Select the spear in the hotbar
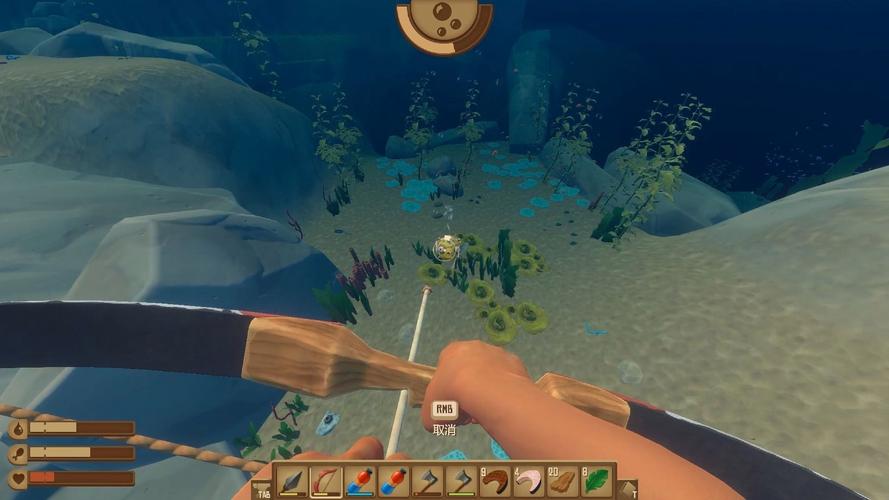 pos(292,481)
